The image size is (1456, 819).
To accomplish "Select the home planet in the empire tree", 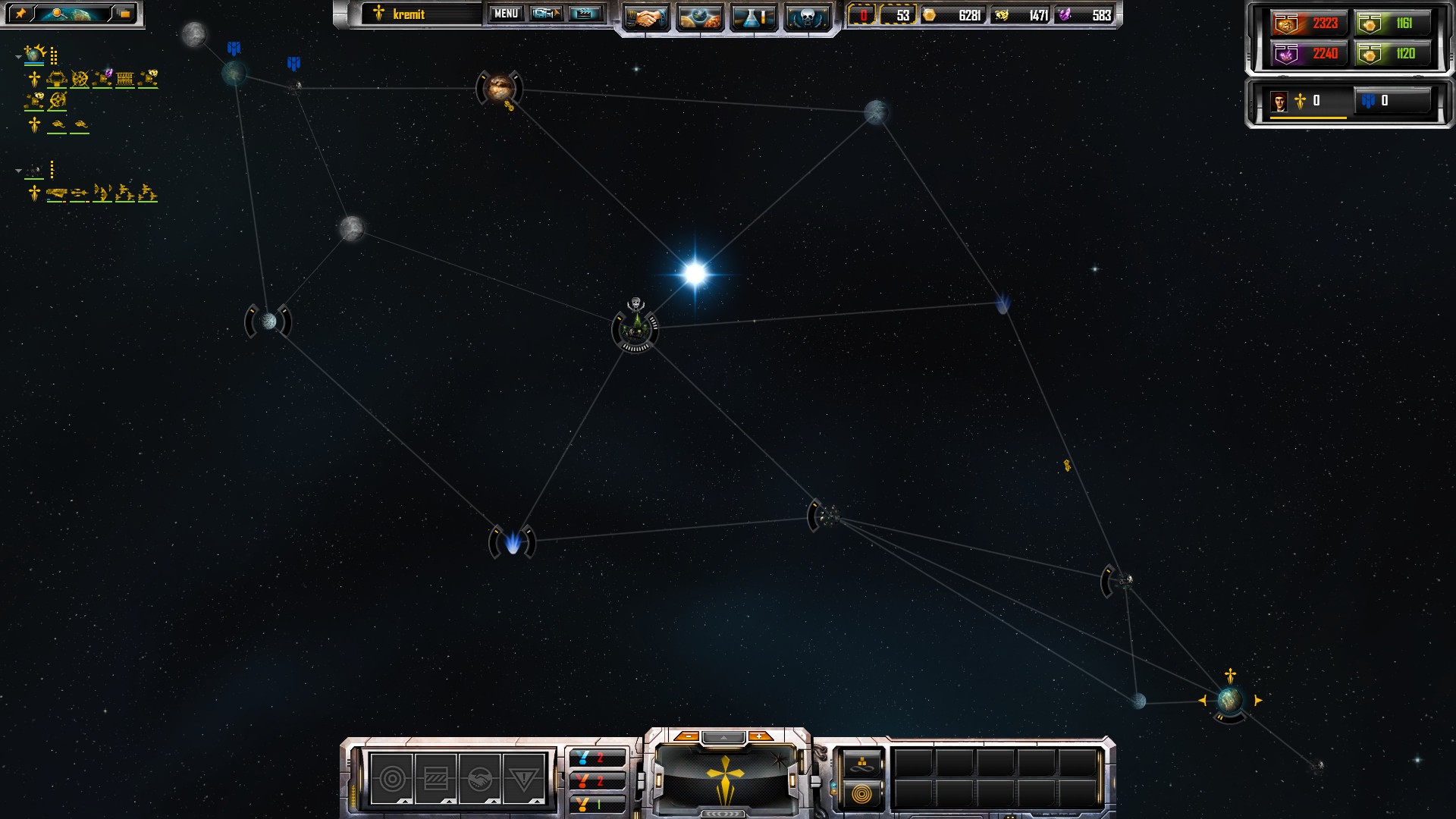I will click(35, 55).
